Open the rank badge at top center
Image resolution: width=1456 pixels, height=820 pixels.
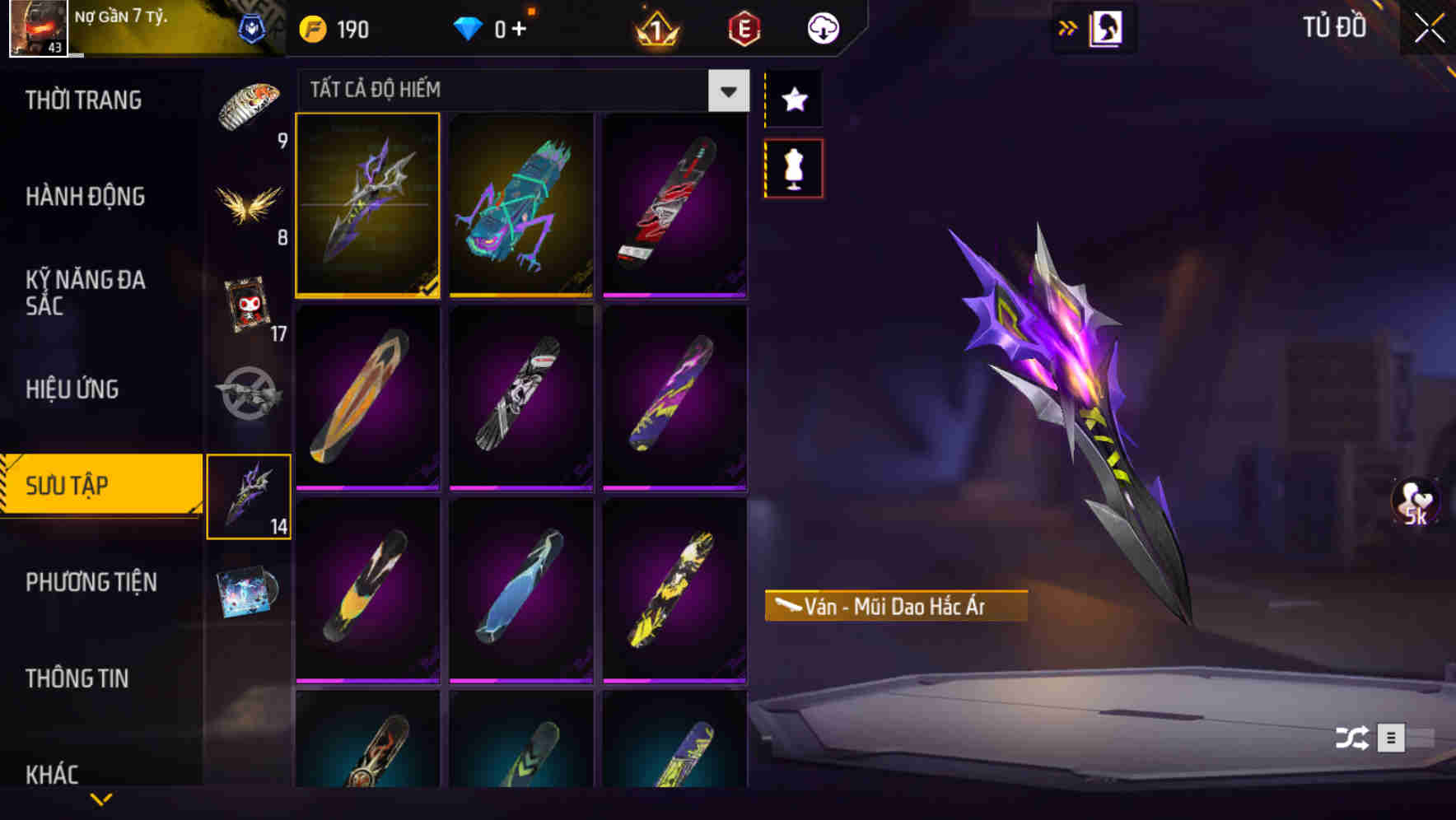(655, 27)
